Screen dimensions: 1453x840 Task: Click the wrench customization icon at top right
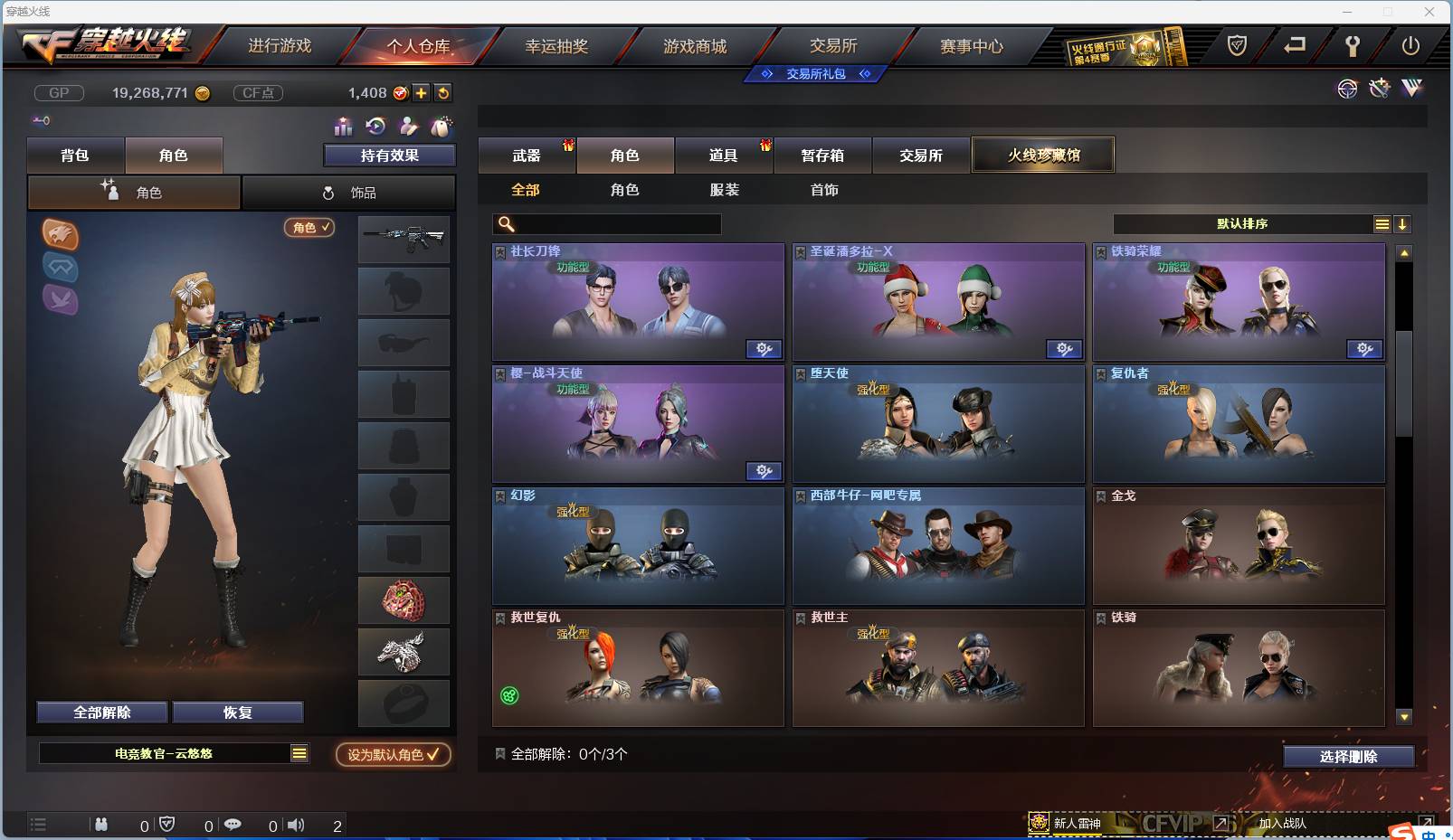(x=1379, y=89)
